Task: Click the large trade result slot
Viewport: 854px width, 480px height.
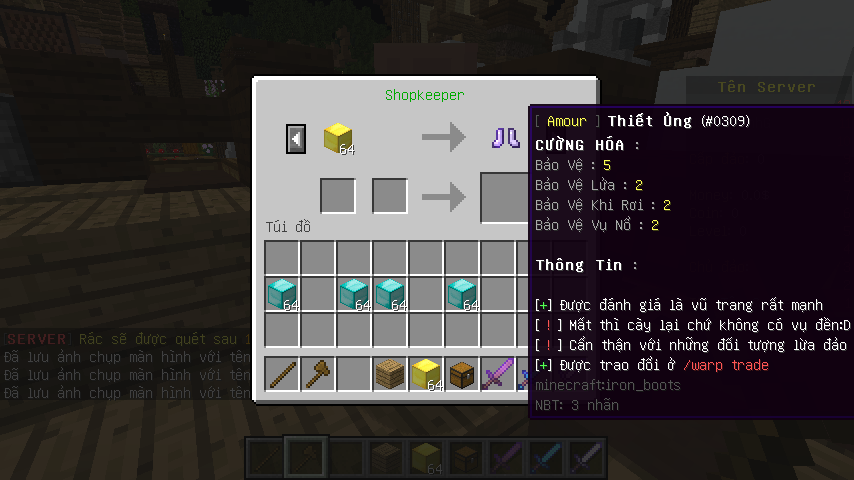Action: (505, 196)
